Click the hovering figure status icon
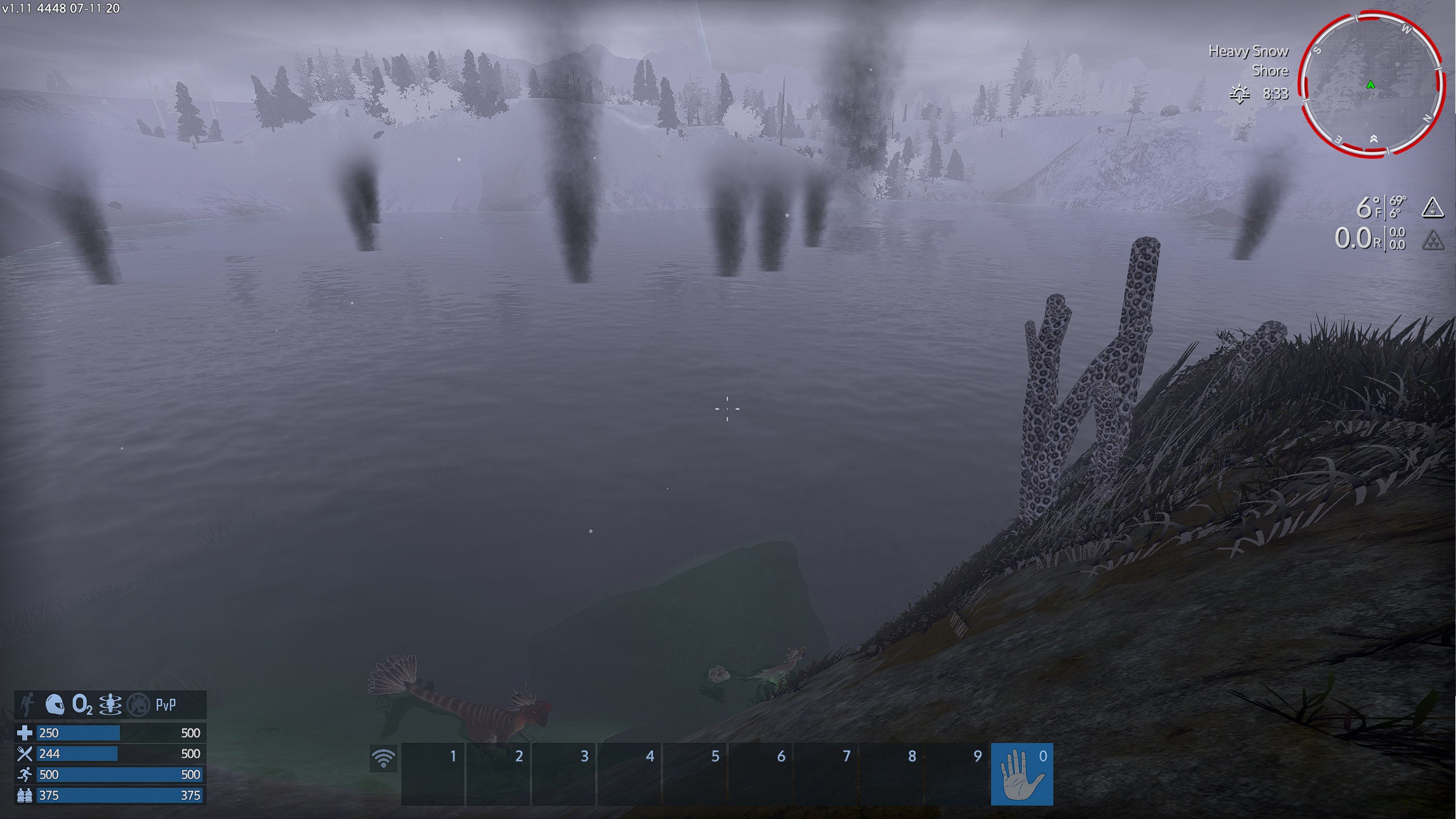The image size is (1456, 819). tap(110, 705)
